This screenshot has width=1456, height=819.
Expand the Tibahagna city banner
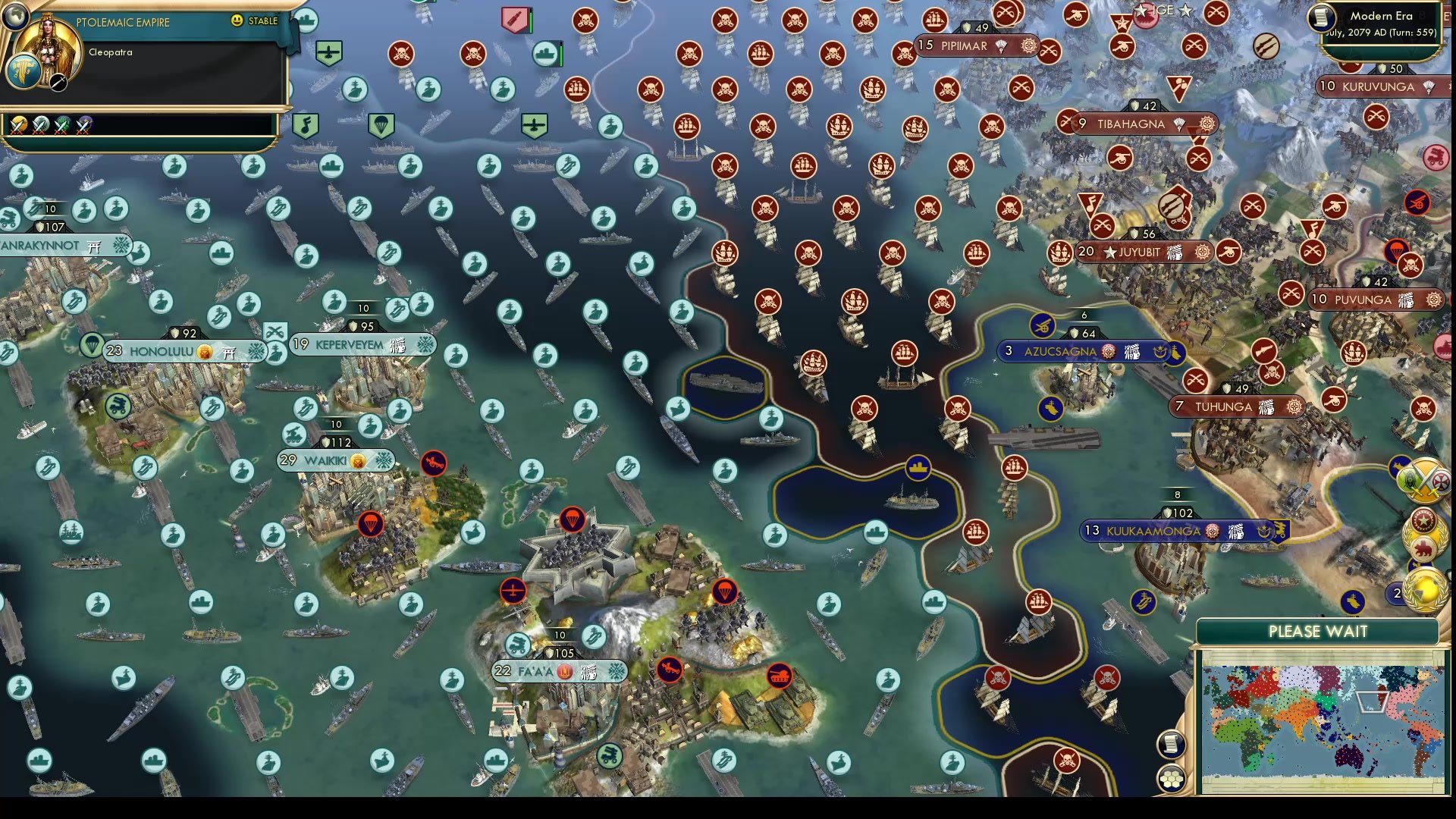(x=1131, y=124)
